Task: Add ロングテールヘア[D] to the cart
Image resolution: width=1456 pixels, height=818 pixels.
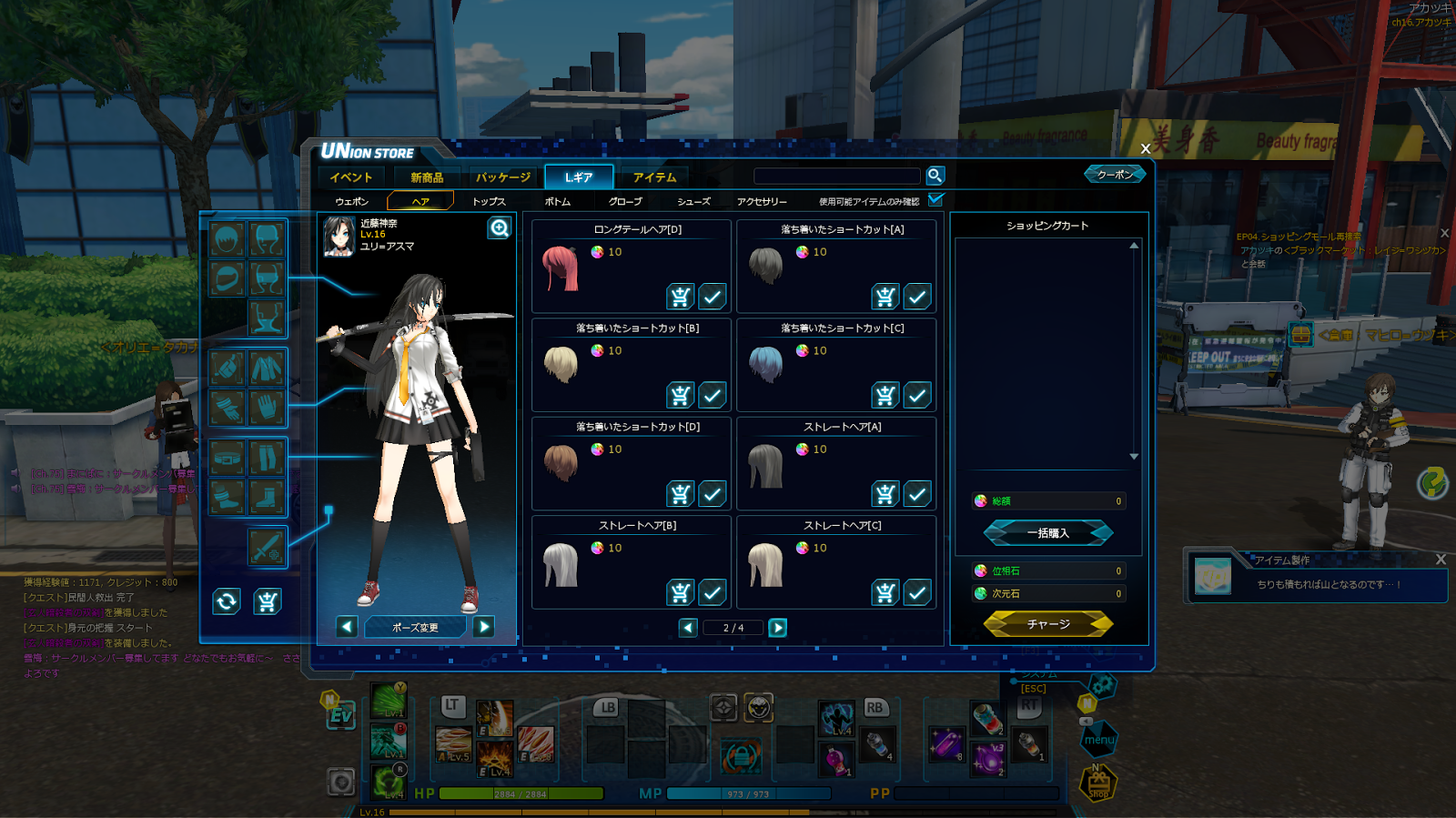Action: point(680,297)
